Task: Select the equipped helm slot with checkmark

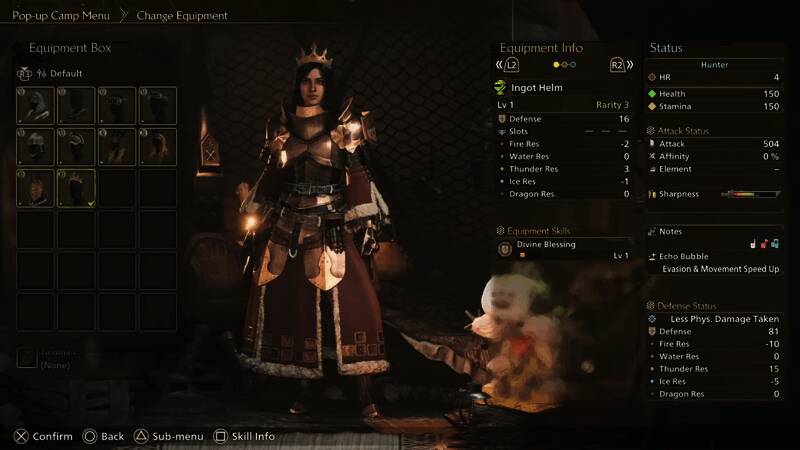Action: pos(77,187)
